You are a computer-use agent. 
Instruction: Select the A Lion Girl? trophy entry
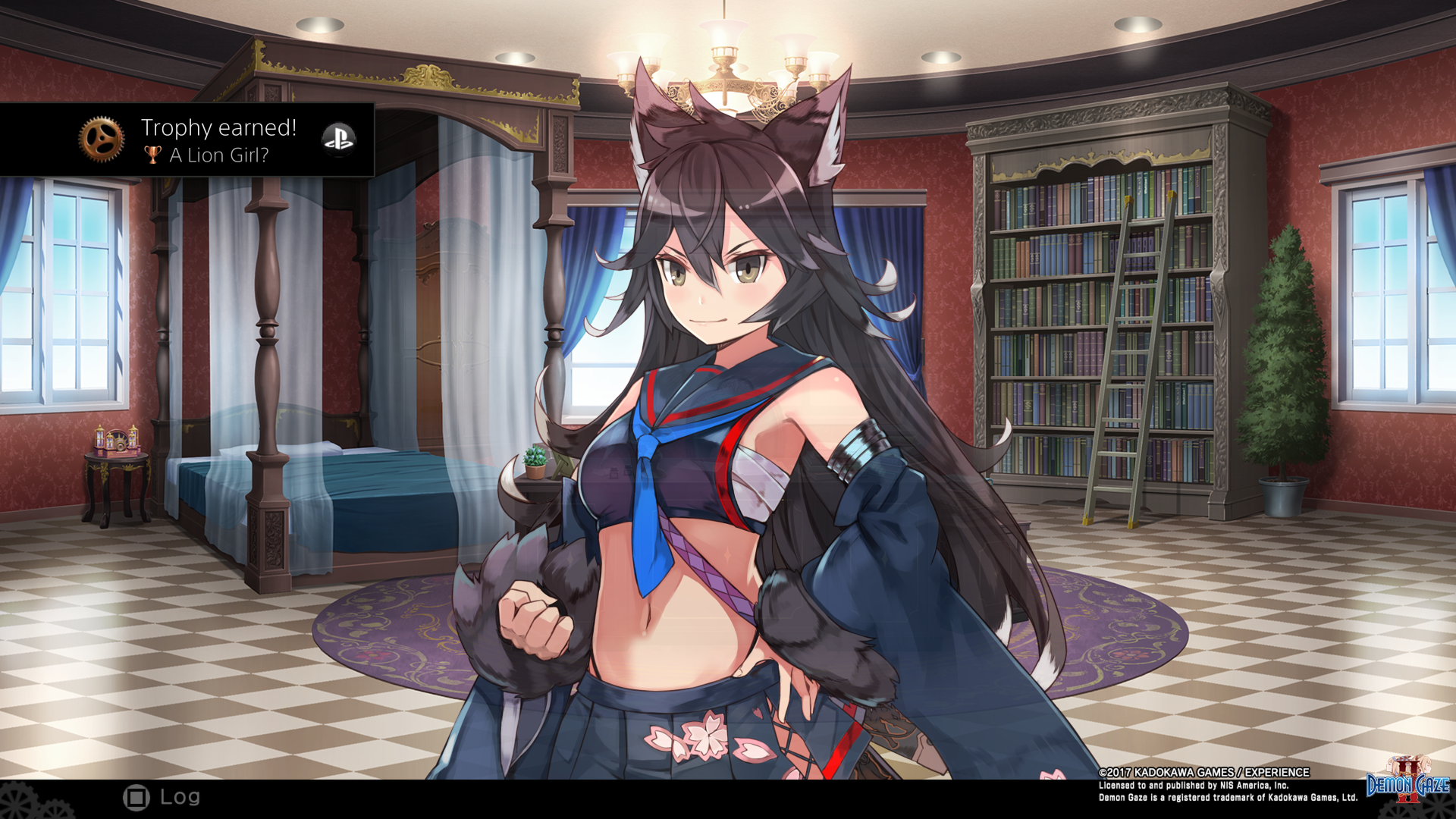[215, 155]
